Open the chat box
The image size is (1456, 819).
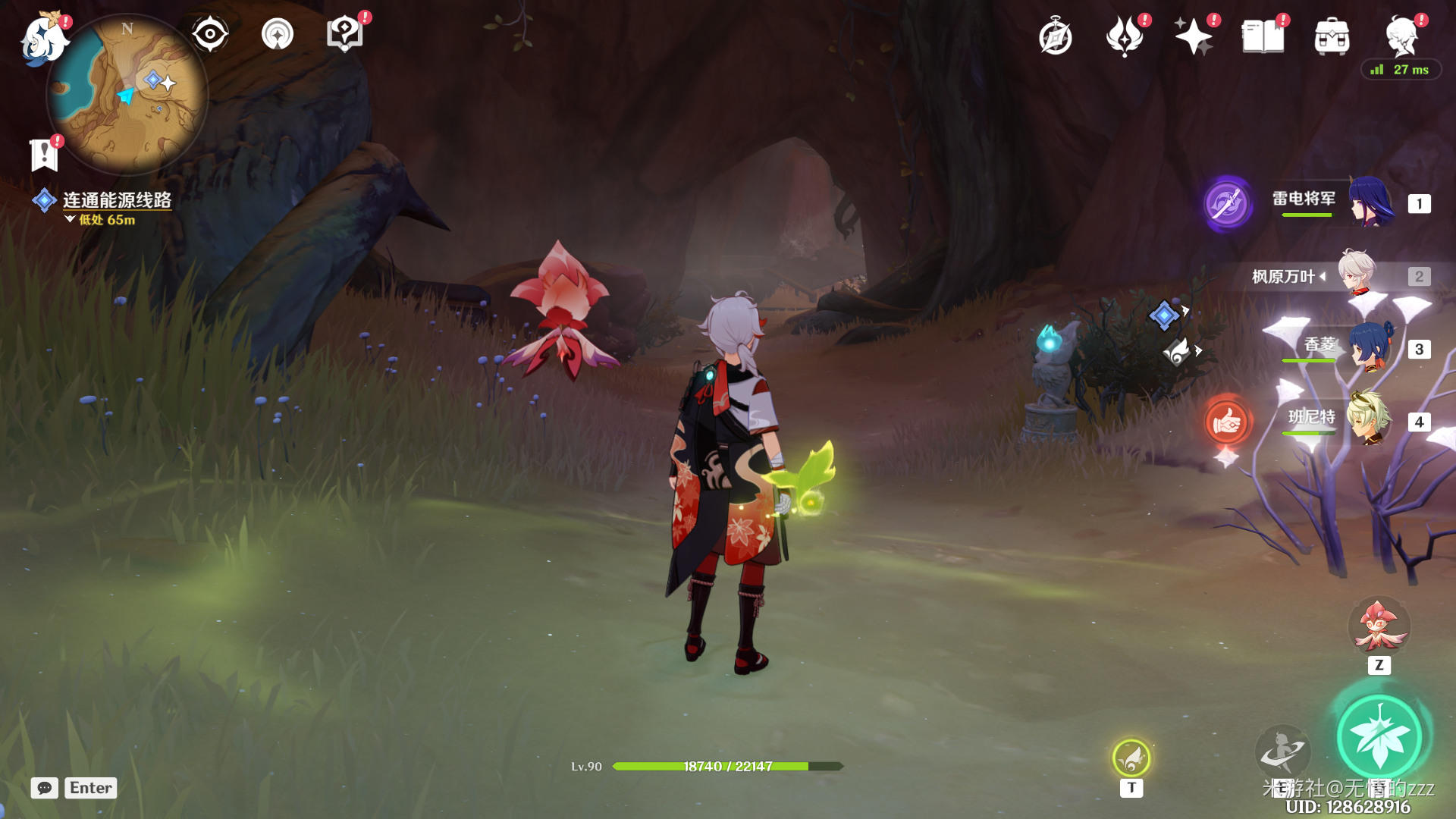click(x=45, y=788)
